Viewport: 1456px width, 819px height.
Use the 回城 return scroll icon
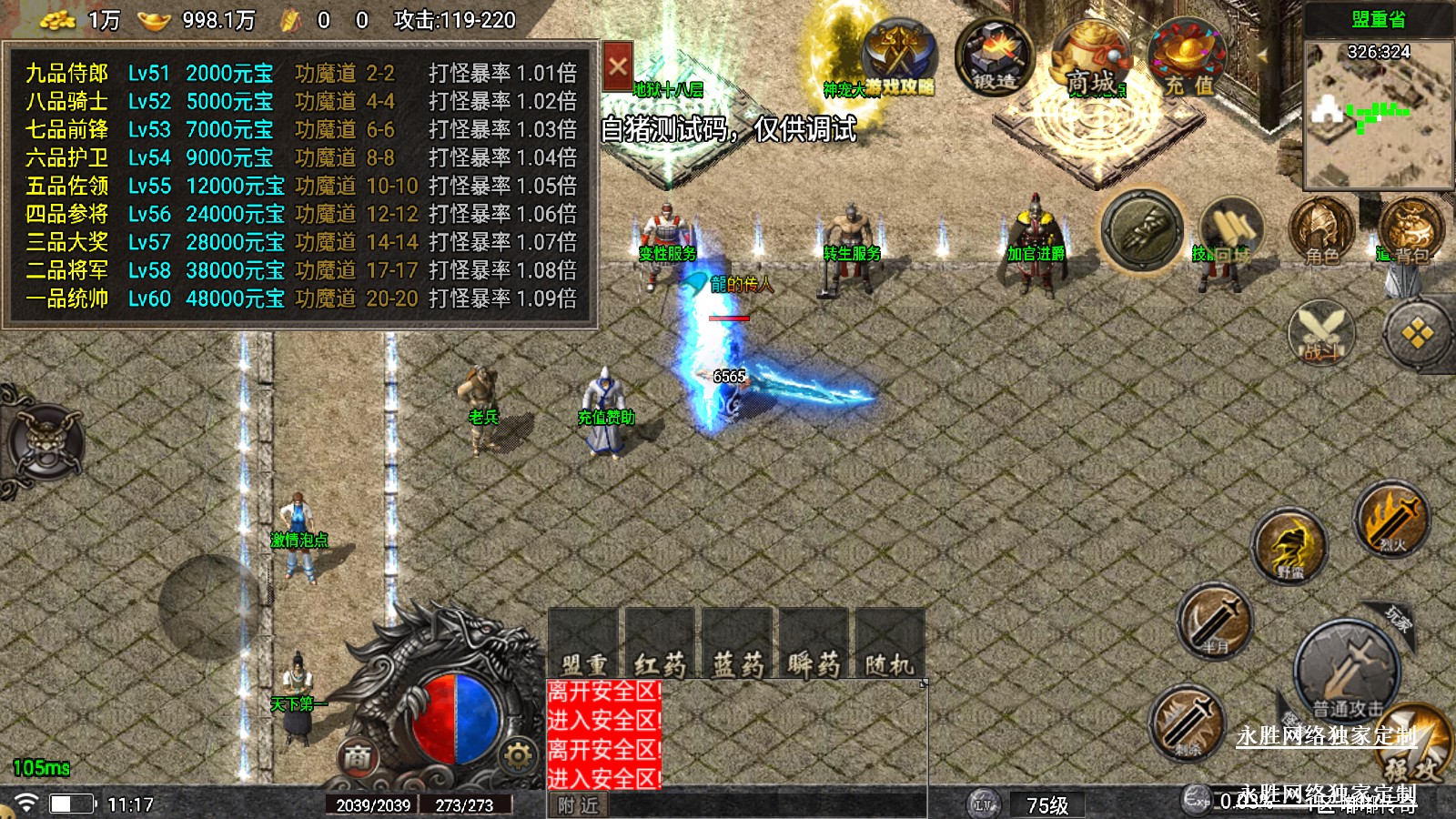point(1230,231)
